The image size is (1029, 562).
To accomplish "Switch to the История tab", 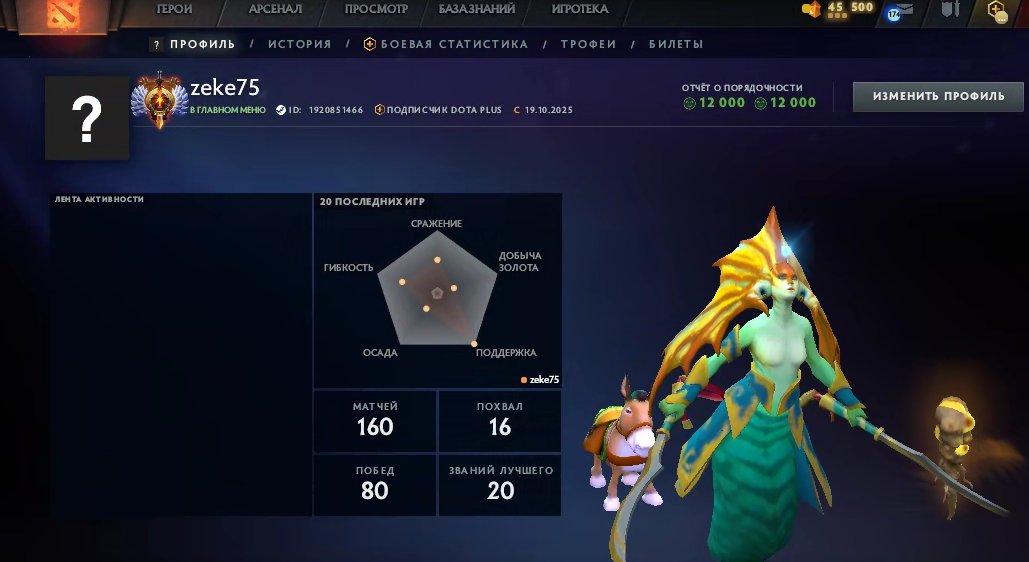I will pos(299,44).
